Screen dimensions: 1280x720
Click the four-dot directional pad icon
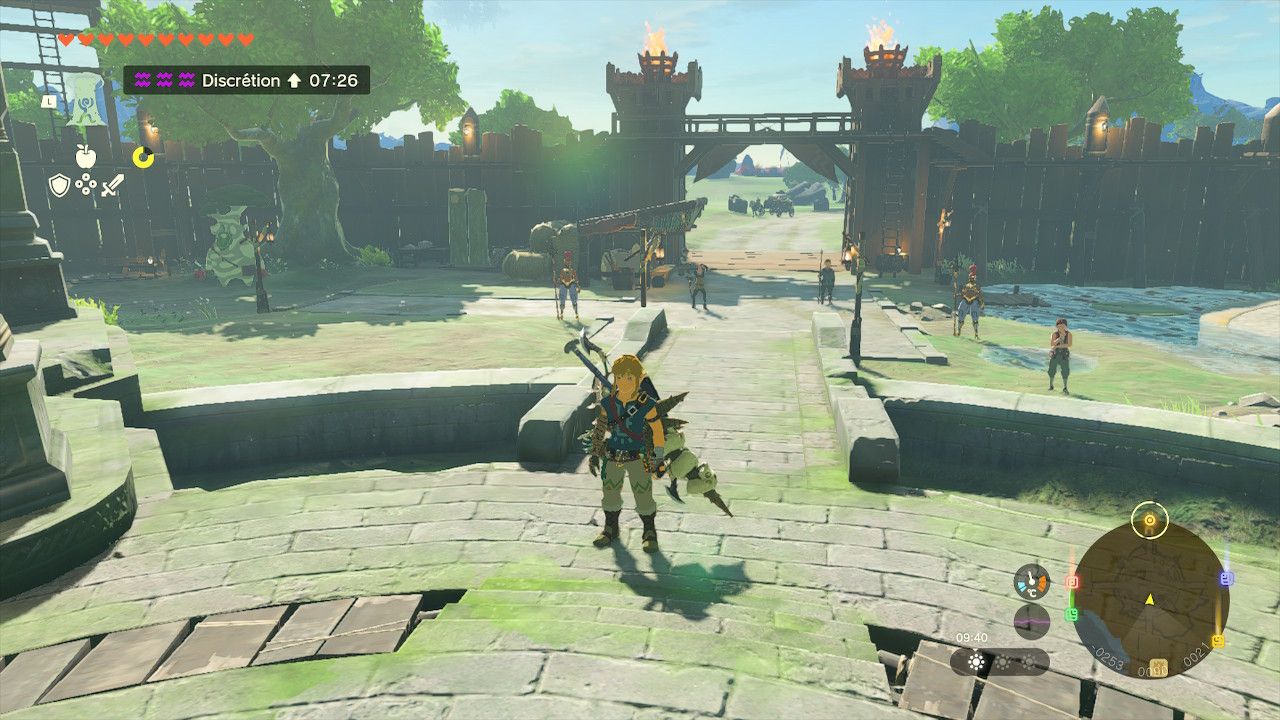coord(86,185)
